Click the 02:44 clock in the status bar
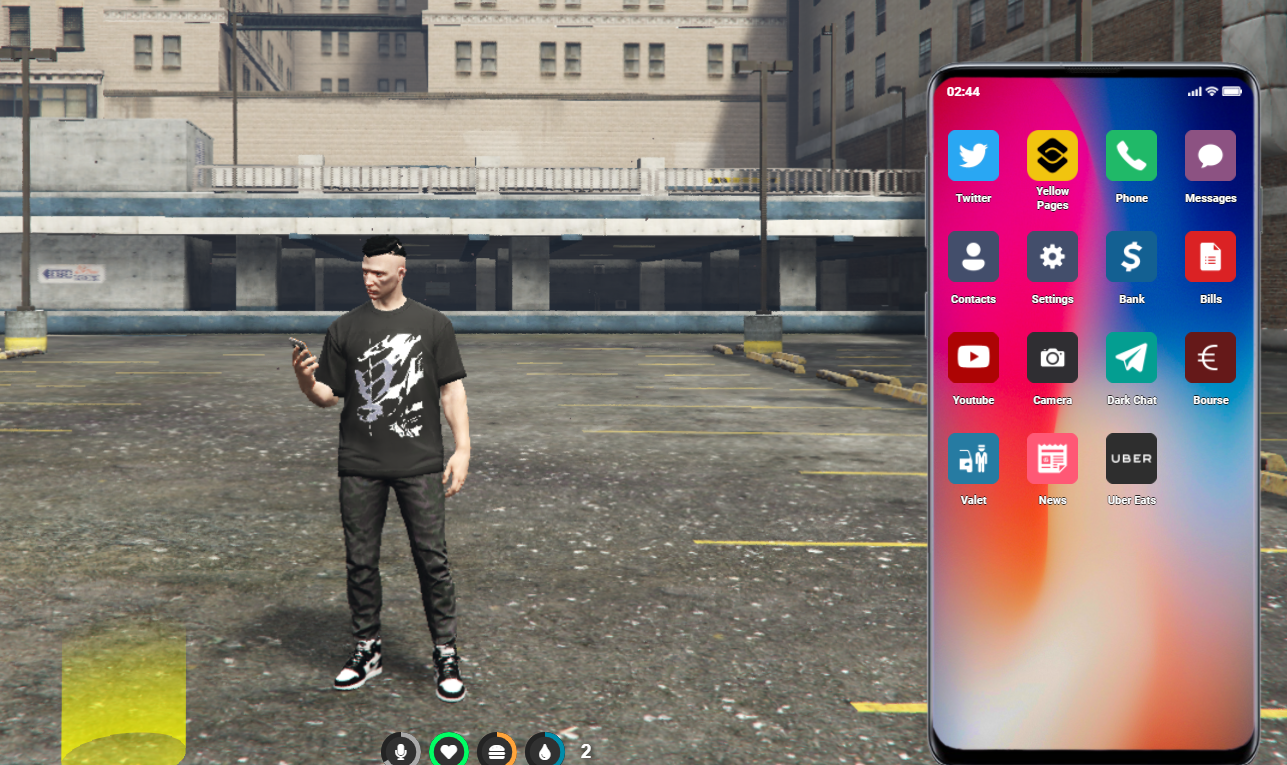Screen dimensions: 1287x765 pyautogui.click(x=962, y=91)
